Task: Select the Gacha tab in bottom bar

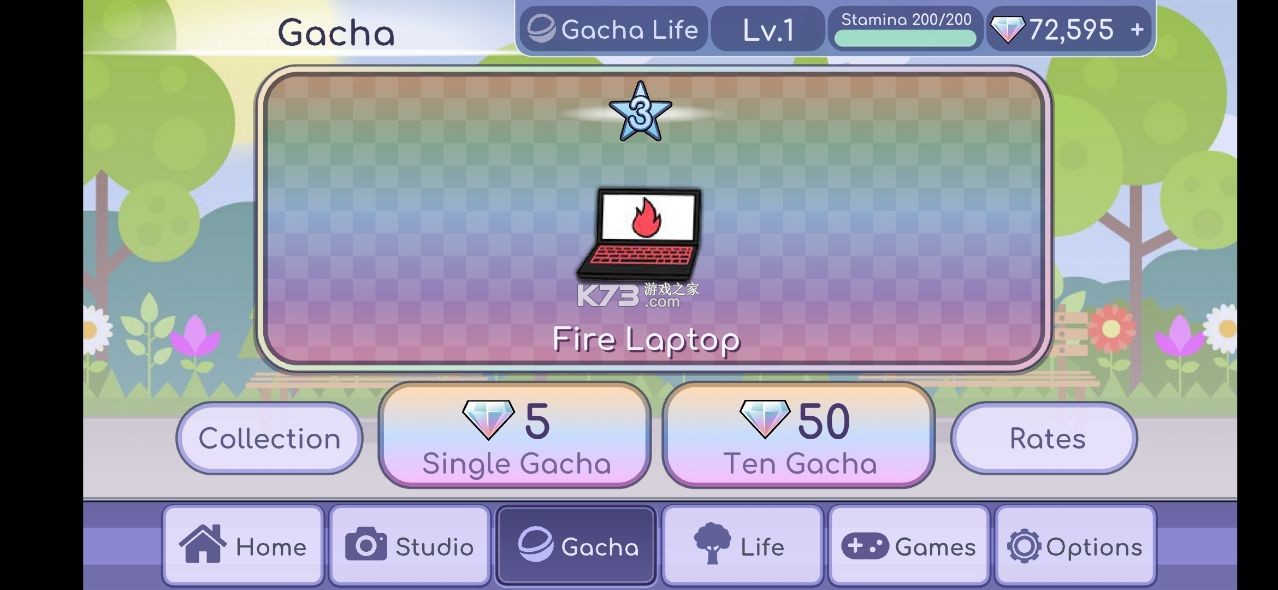Action: (576, 546)
